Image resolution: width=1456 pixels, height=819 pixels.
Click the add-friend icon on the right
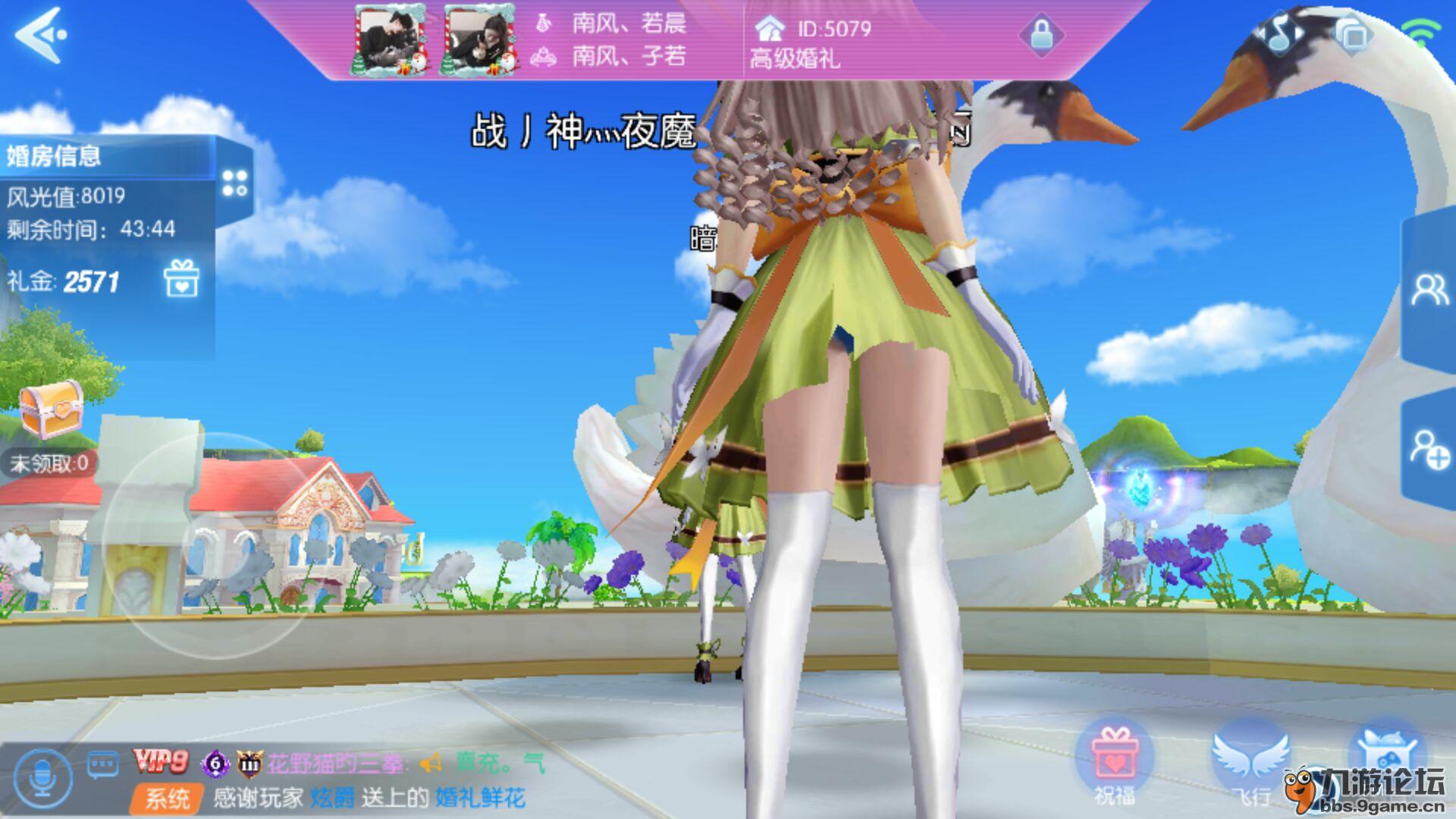tap(1431, 450)
